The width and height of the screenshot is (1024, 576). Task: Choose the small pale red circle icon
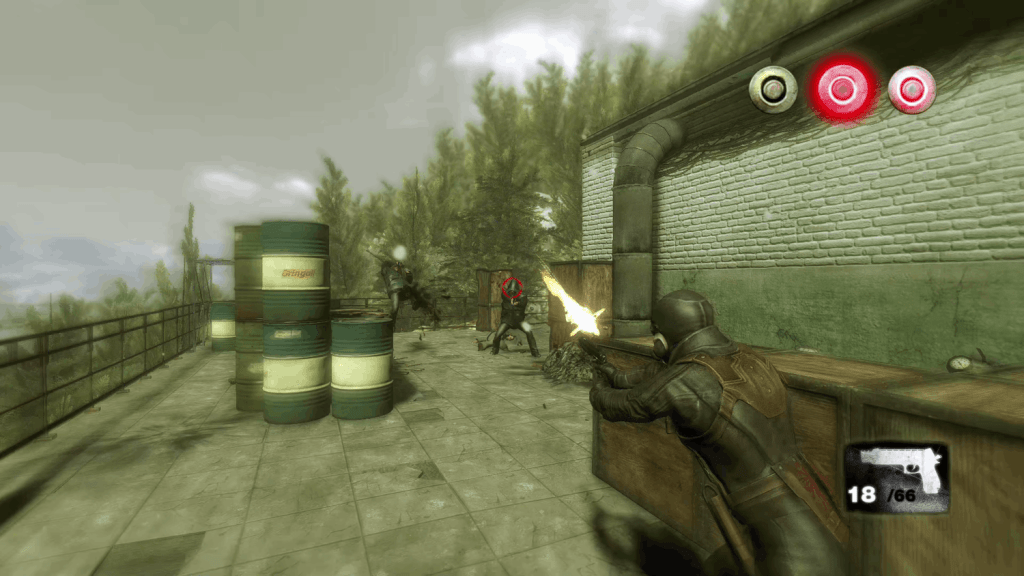coord(912,89)
